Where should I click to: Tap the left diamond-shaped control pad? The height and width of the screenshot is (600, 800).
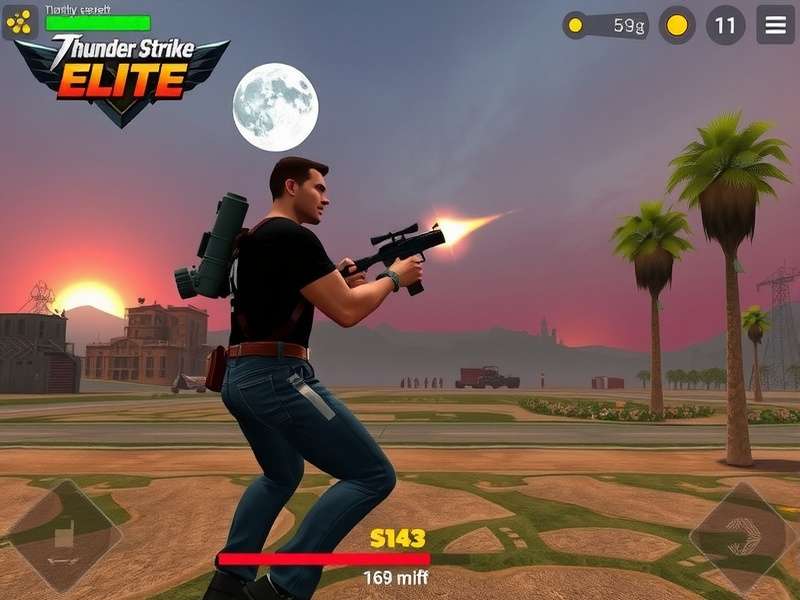click(64, 537)
